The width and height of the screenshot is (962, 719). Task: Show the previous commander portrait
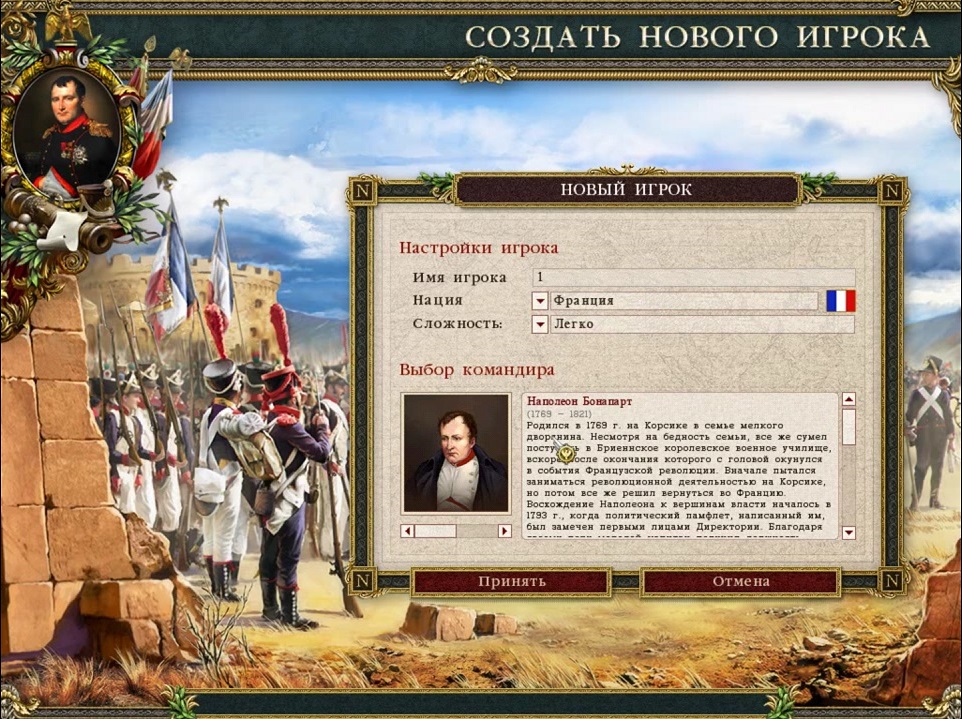coord(407,531)
